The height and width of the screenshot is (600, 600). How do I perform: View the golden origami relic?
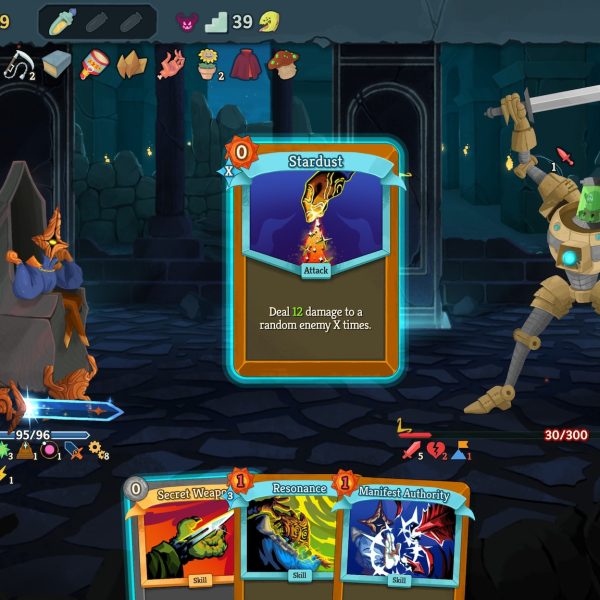click(132, 64)
